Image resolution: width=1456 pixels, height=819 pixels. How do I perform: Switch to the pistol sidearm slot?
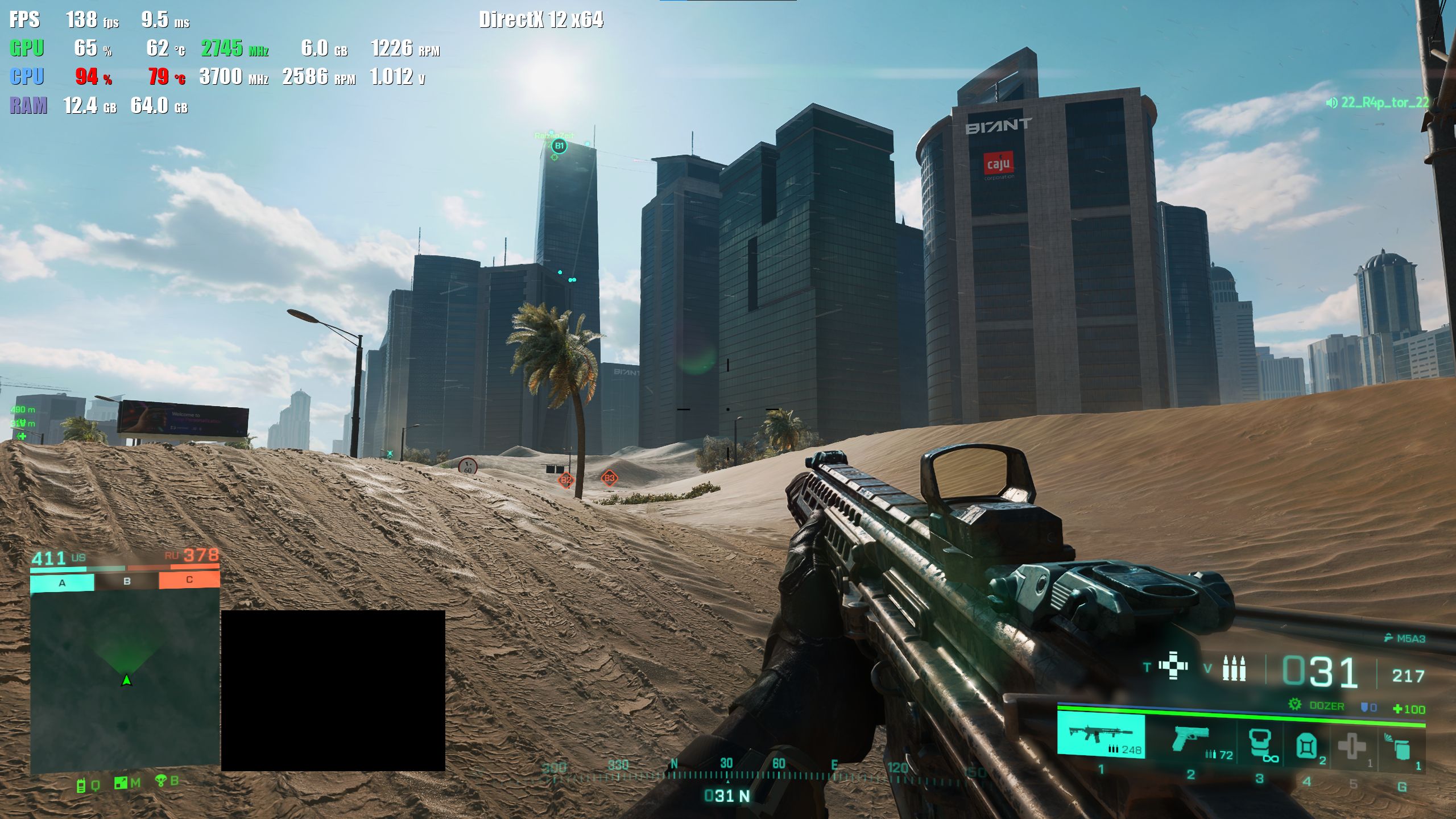[1190, 739]
